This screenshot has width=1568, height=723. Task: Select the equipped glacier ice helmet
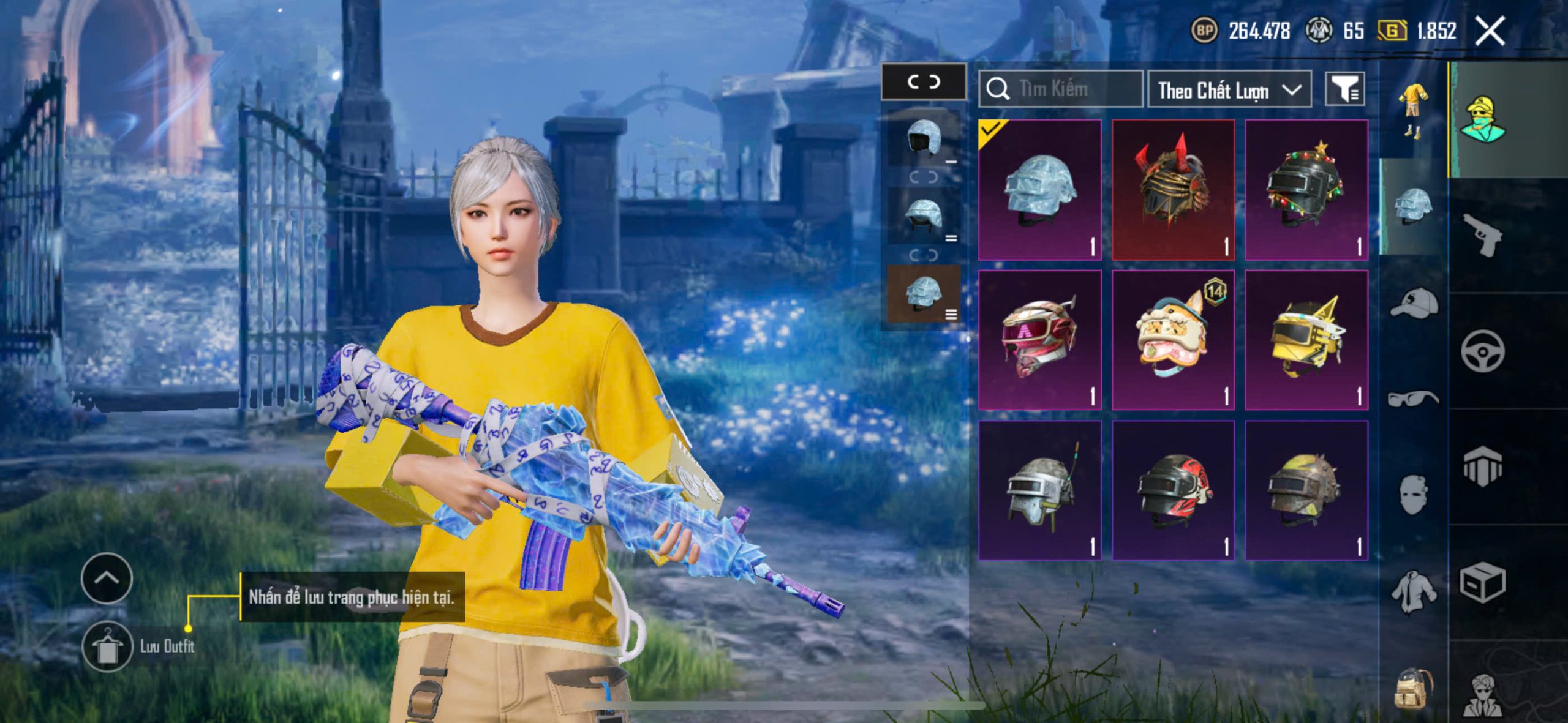[x=1040, y=190]
